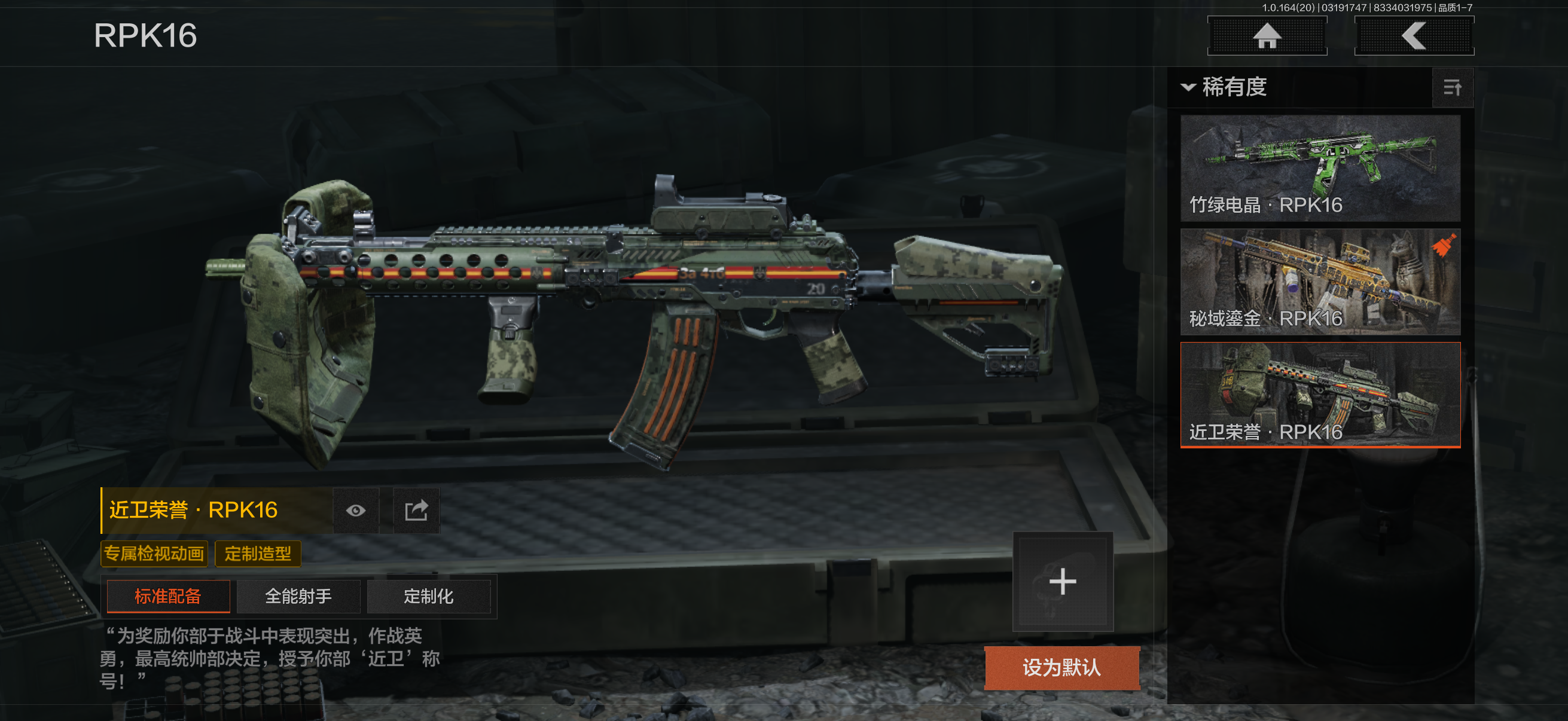This screenshot has height=721, width=1568.
Task: Open the 稀有度 rarity sort dropdown
Action: click(1225, 87)
